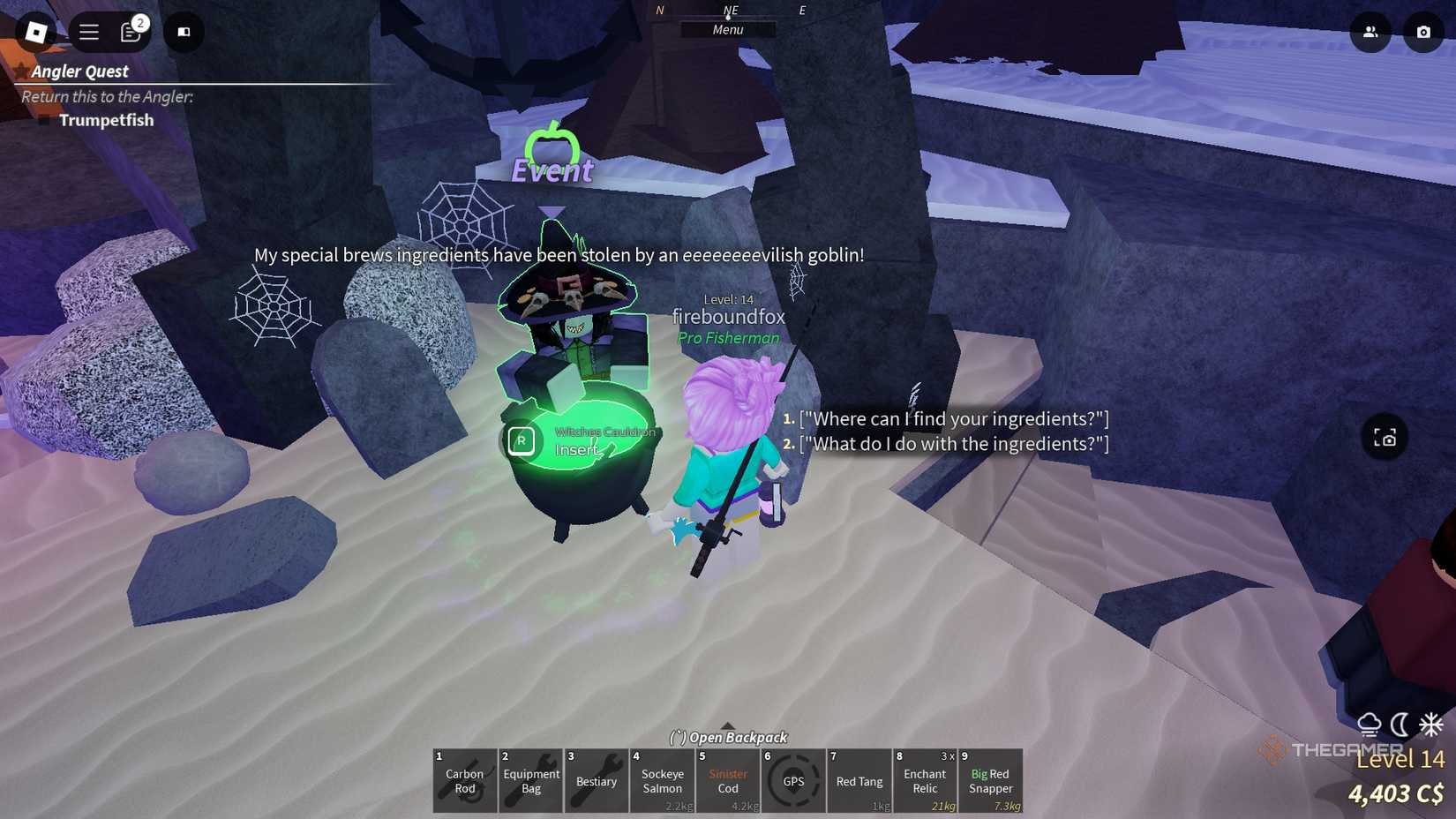
Task: Open the Equipment Bag from the hotbar
Action: [x=530, y=781]
